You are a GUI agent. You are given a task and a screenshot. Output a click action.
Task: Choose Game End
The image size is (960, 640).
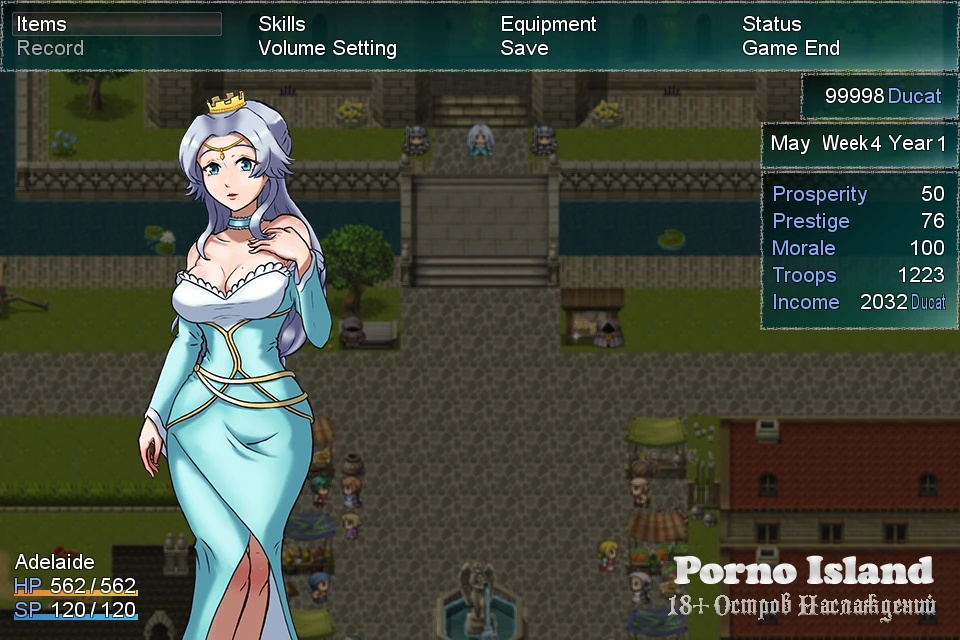pyautogui.click(x=790, y=48)
